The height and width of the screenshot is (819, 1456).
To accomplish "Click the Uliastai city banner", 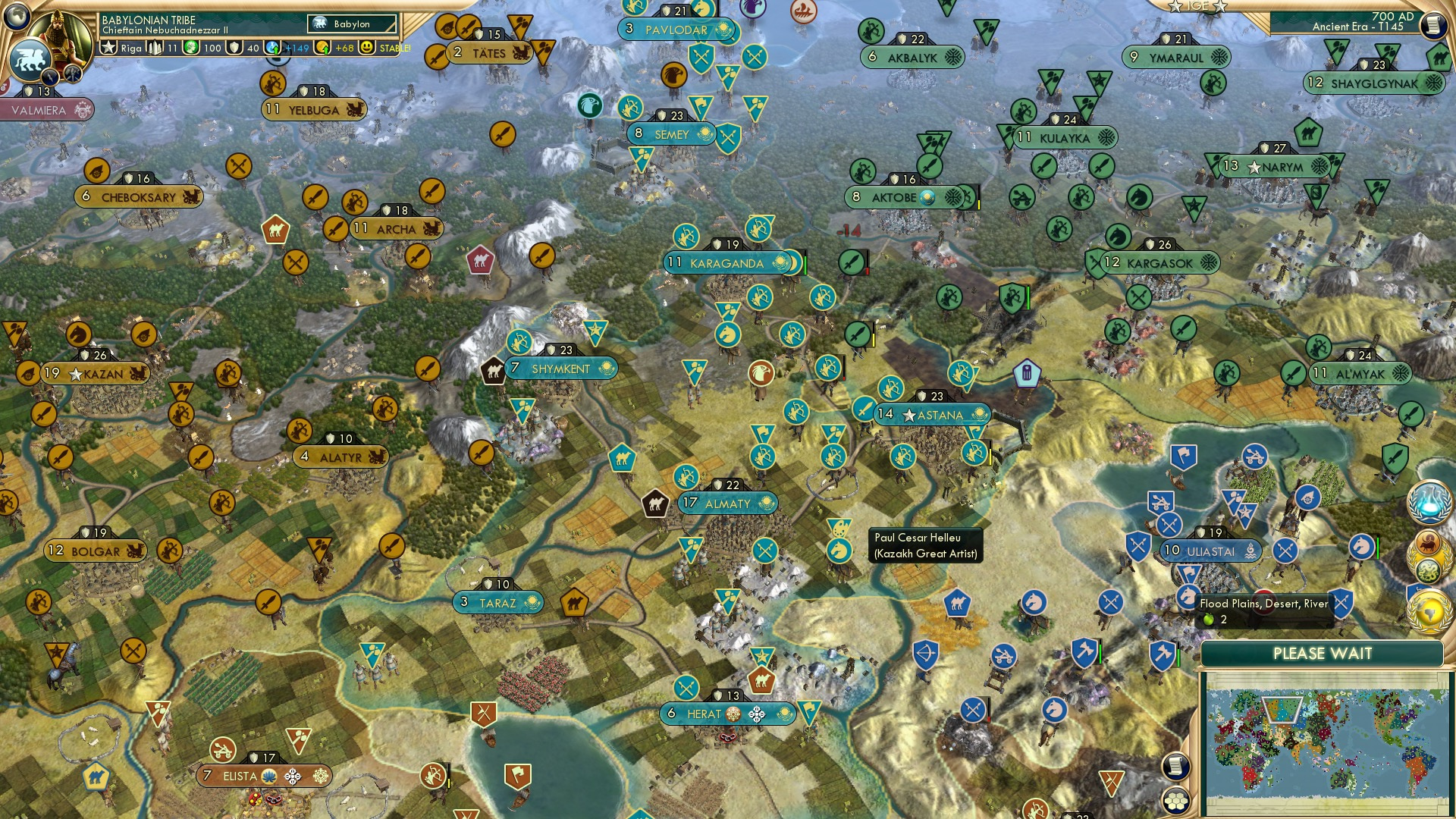I will pyautogui.click(x=1210, y=551).
